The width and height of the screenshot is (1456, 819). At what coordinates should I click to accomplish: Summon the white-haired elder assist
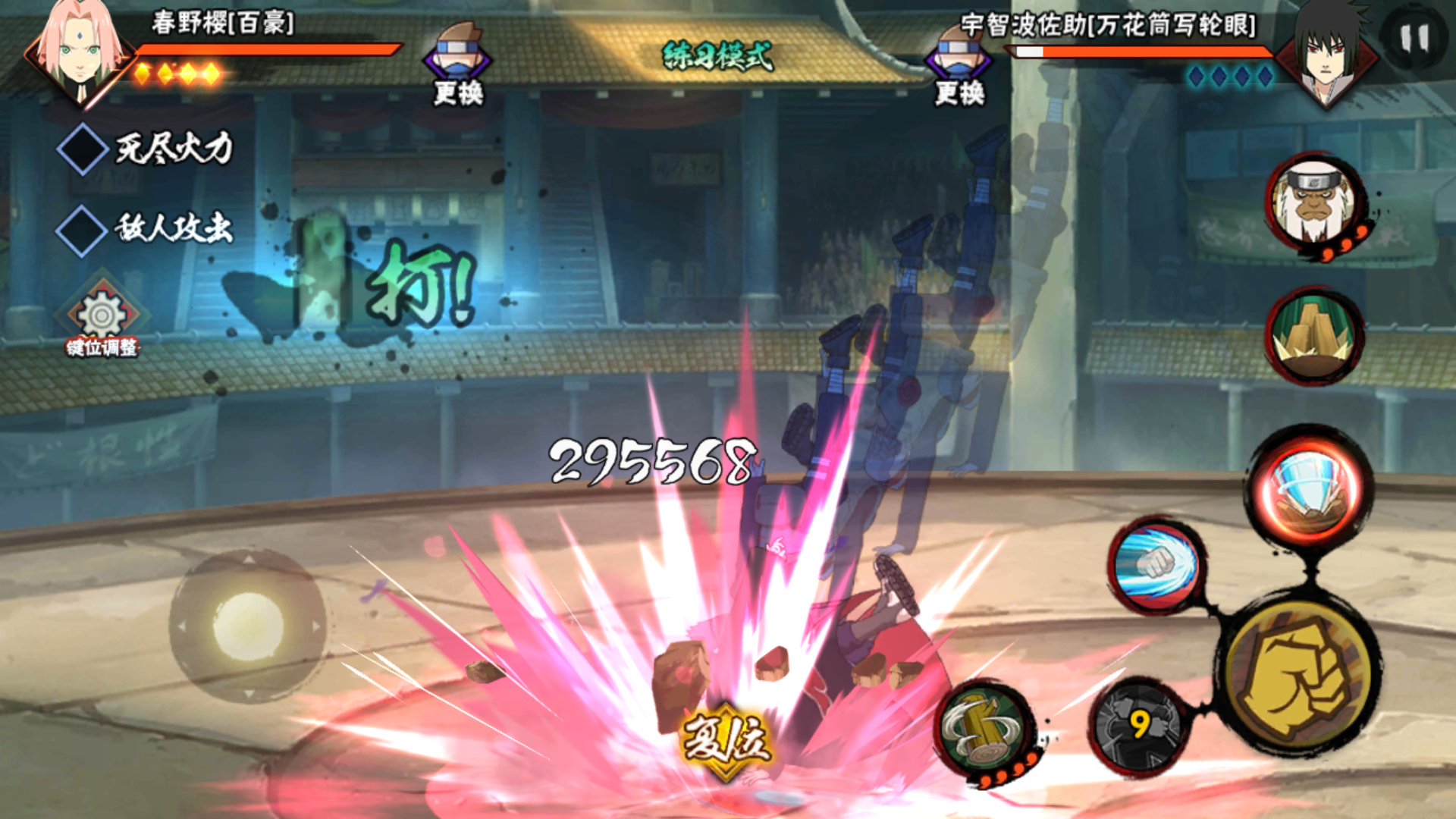click(x=1314, y=203)
